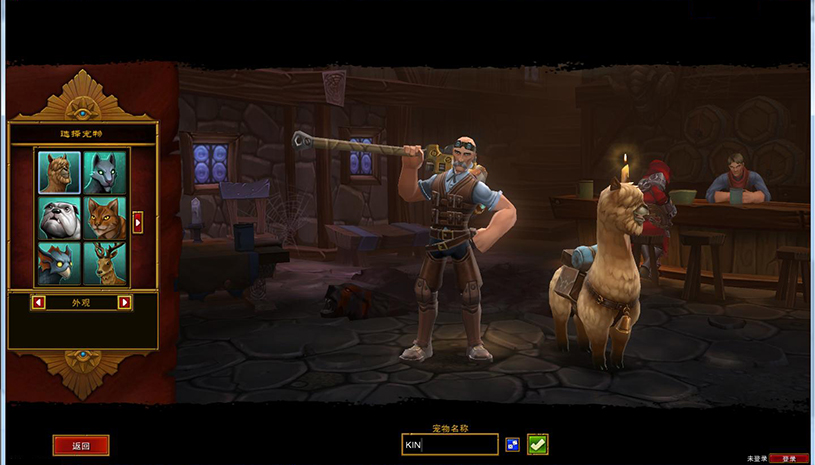Viewport: 815px width, 465px height.
Task: Pick the bulldog pet portrait
Action: (x=59, y=218)
